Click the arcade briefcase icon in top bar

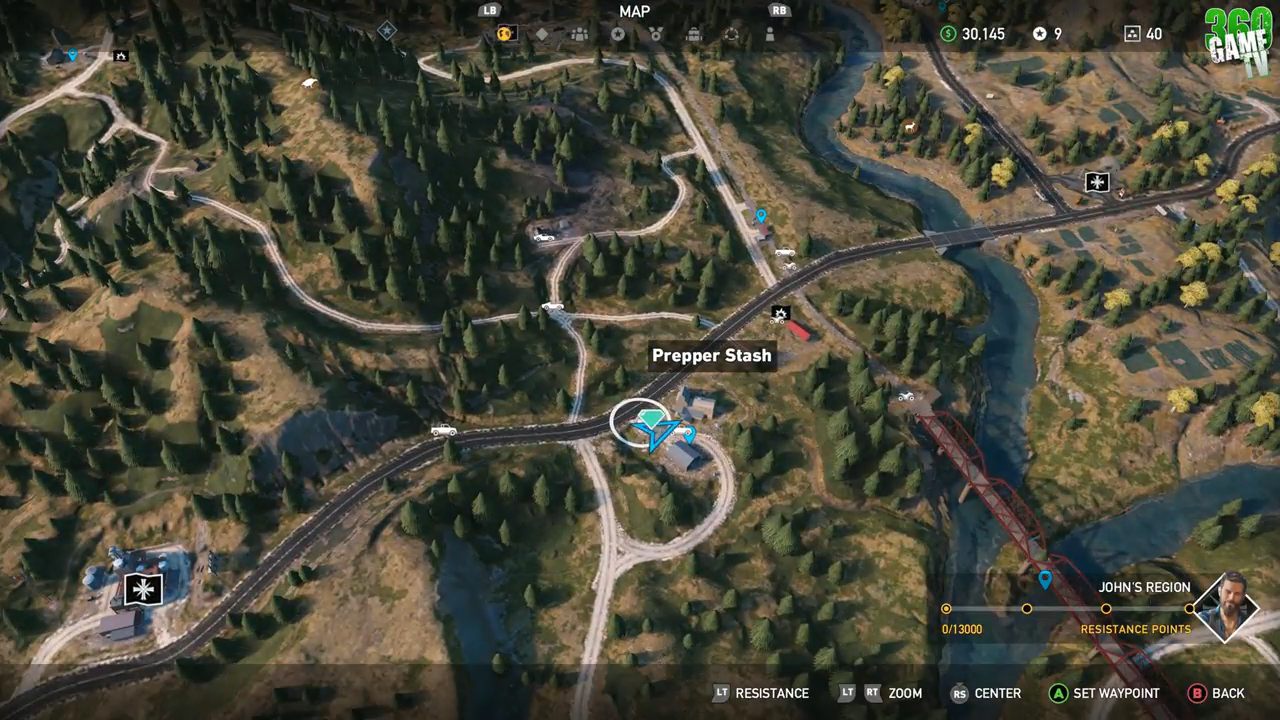[x=693, y=34]
